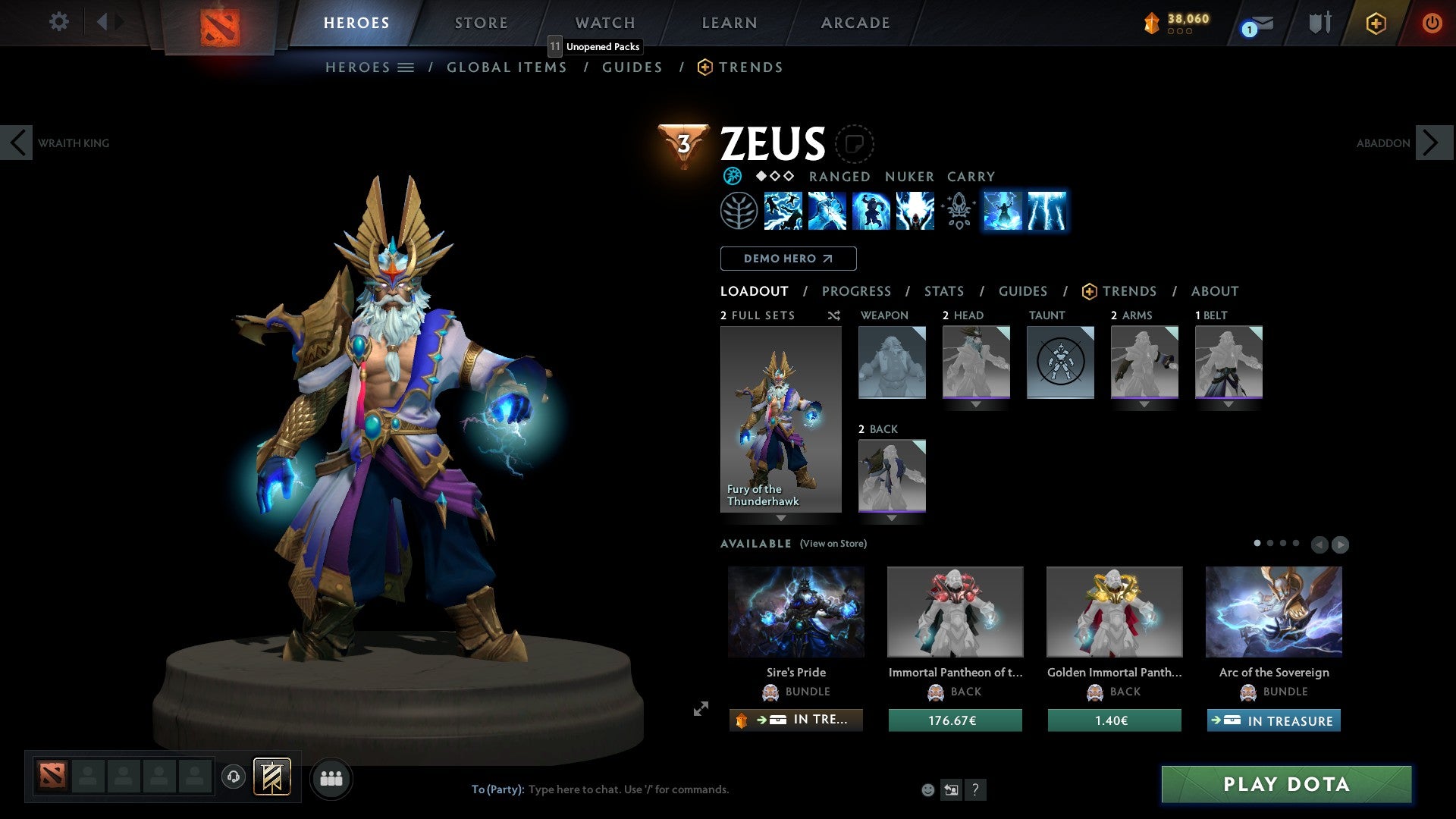
Task: Activate the shuffle loadout toggle next to Full Sets
Action: (x=833, y=315)
